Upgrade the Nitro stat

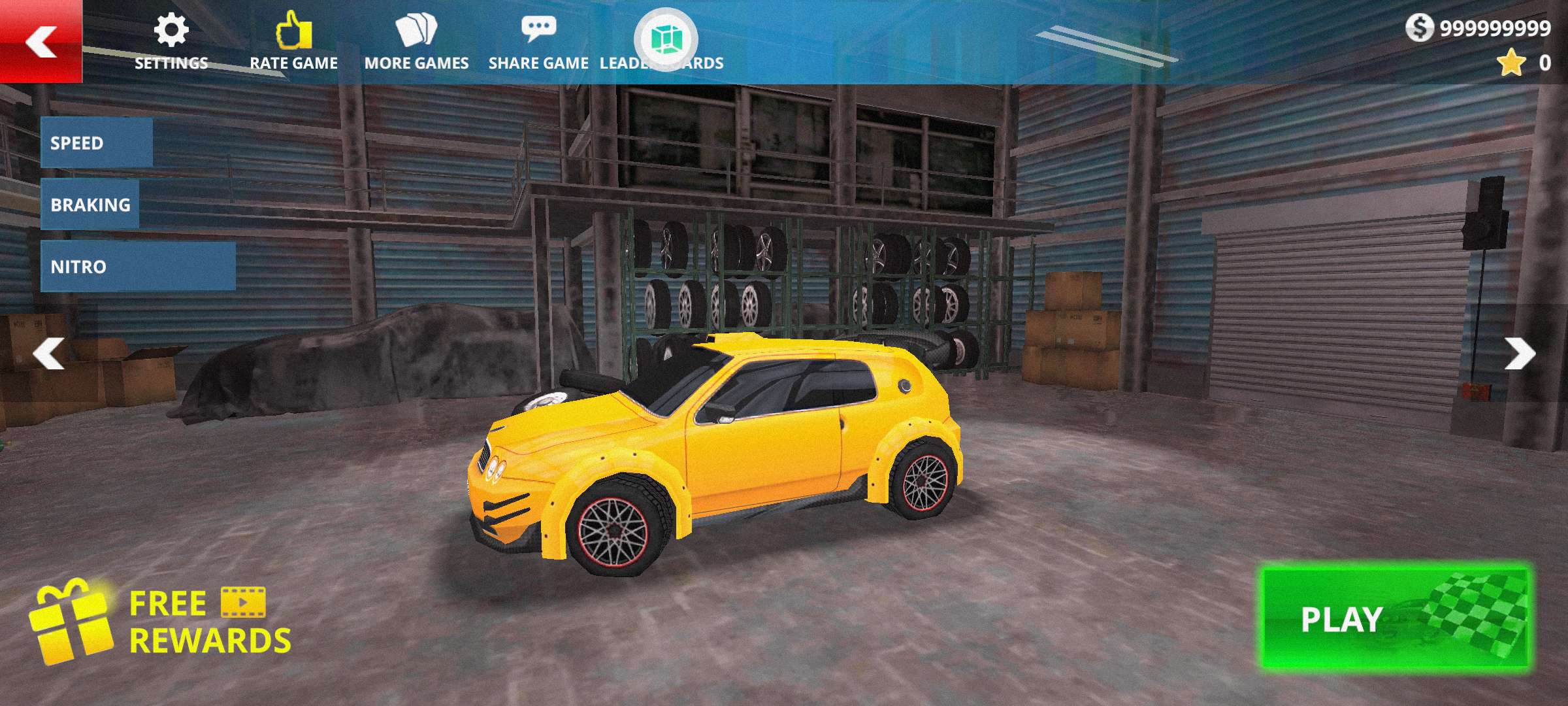138,266
